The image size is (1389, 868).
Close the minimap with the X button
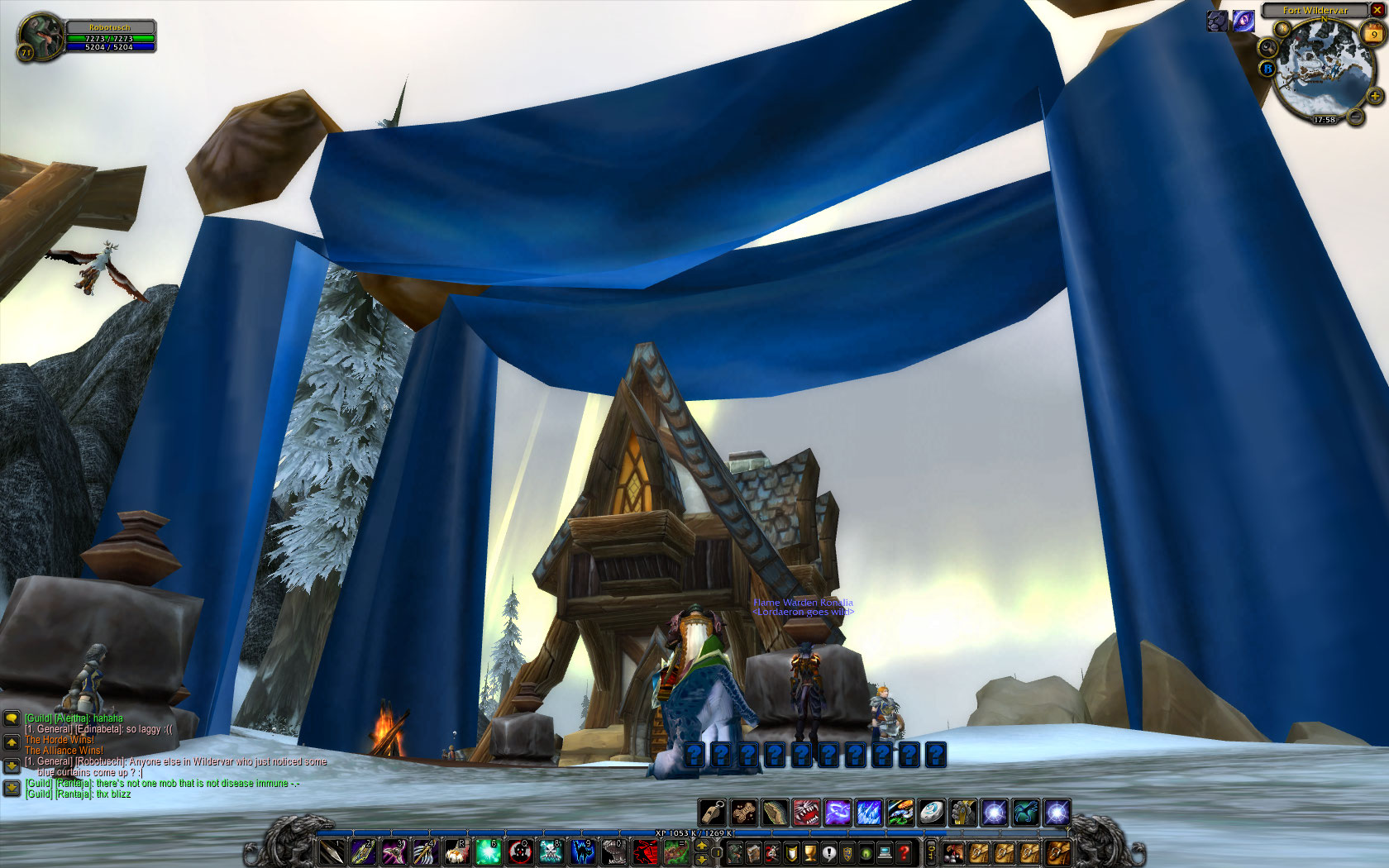(x=1377, y=10)
